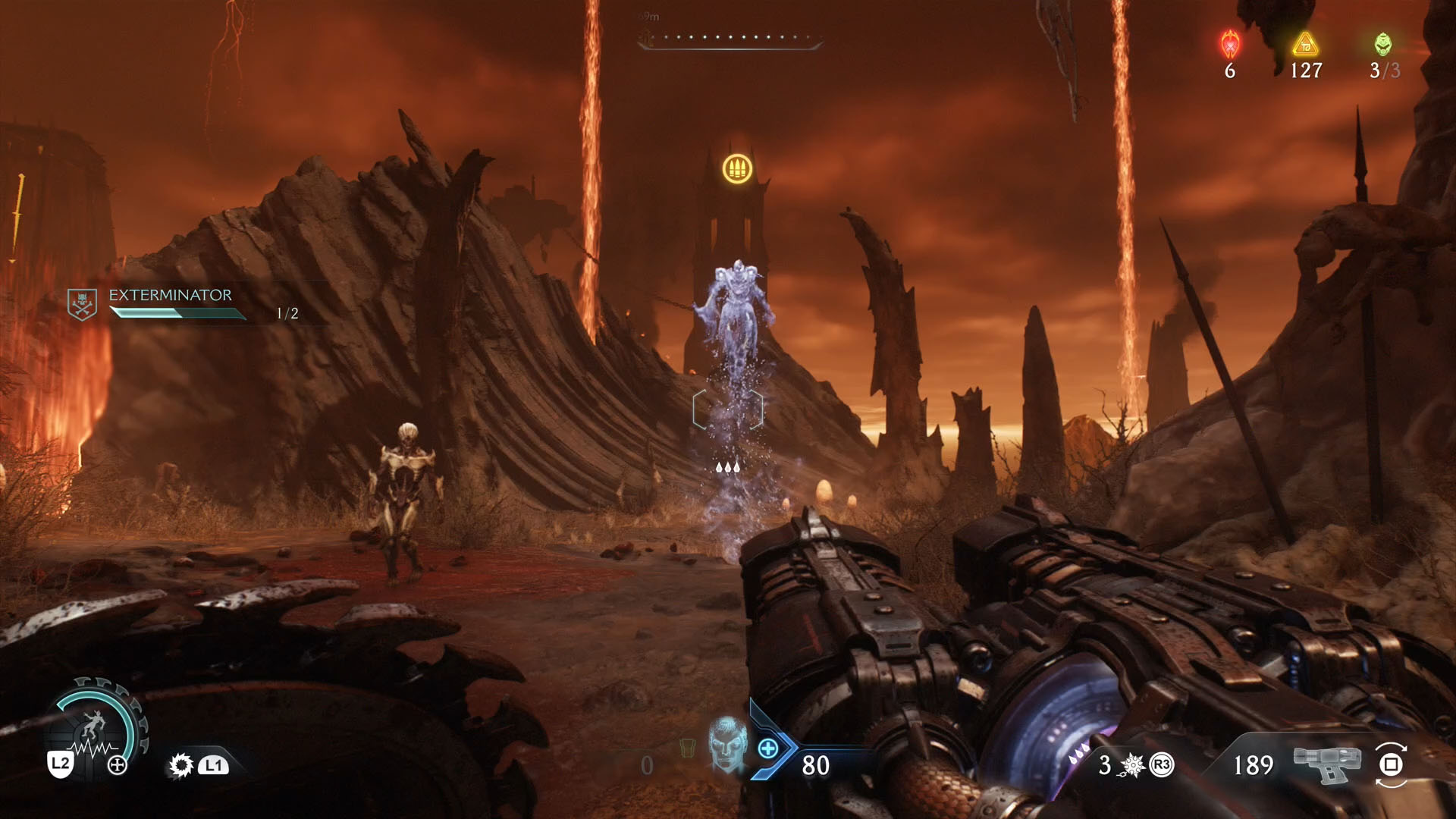The height and width of the screenshot is (819, 1456).
Task: Select the shield saw blade icon beside L1
Action: pos(180,766)
